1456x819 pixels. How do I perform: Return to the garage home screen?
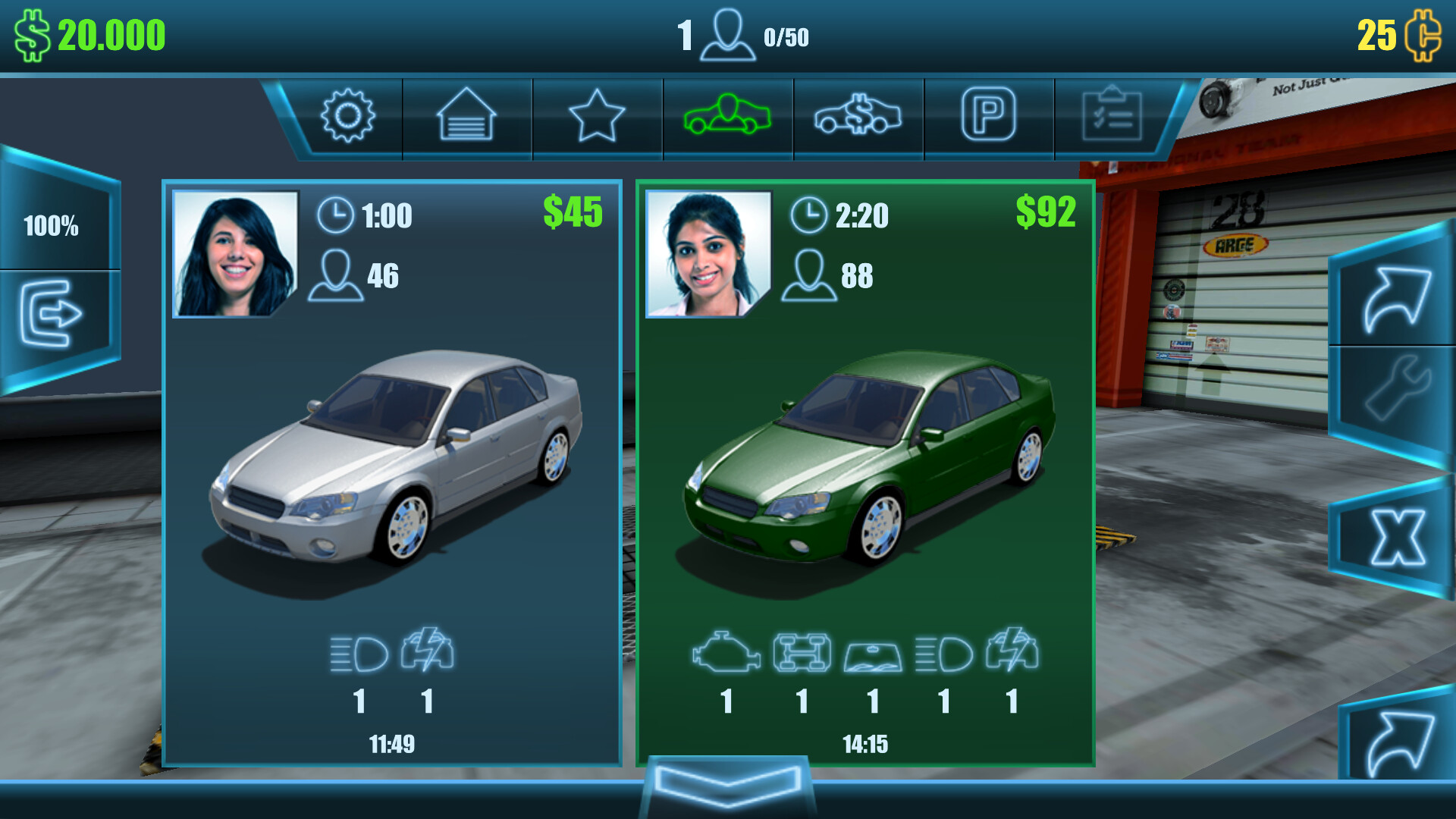[466, 115]
